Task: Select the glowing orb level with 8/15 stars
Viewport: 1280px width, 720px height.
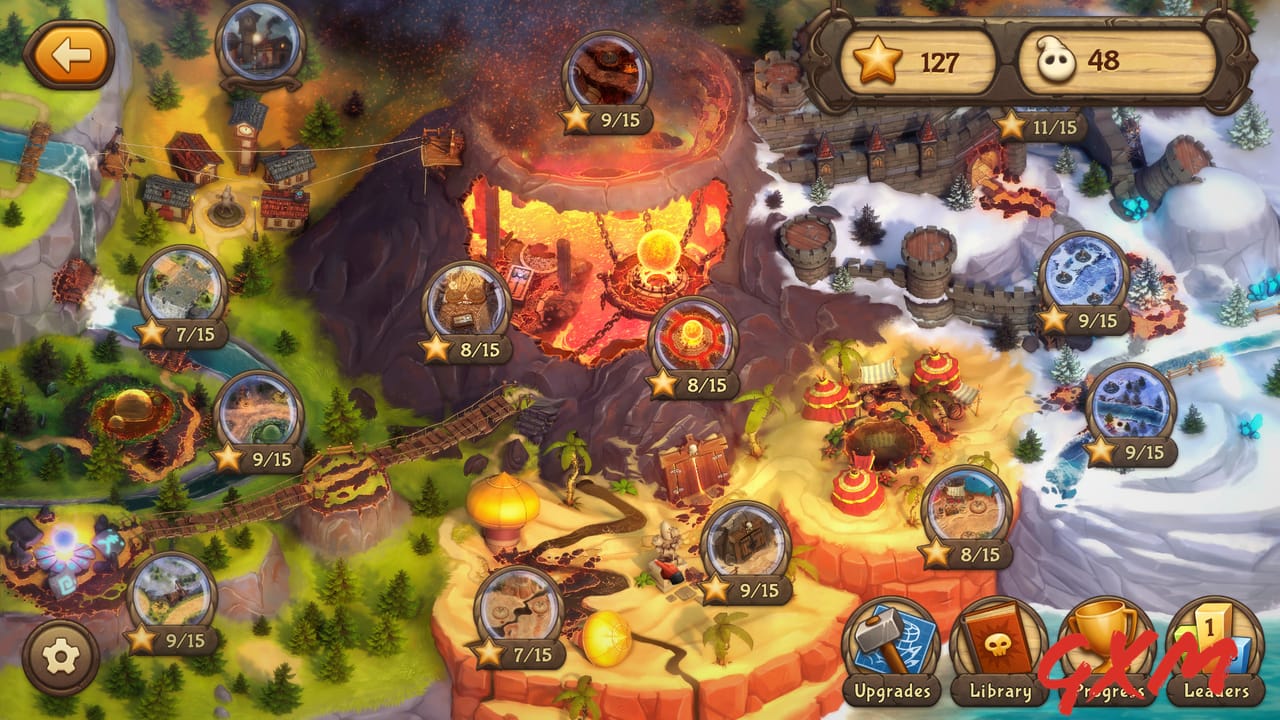Action: [x=694, y=333]
